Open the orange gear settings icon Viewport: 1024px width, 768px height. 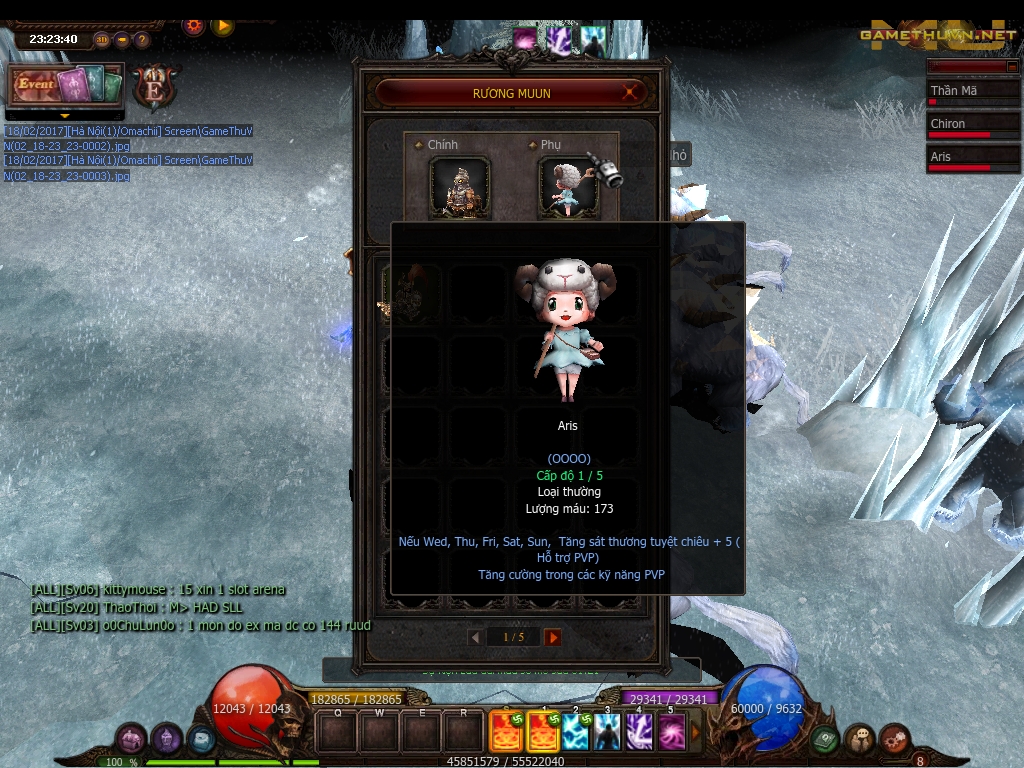[x=194, y=25]
